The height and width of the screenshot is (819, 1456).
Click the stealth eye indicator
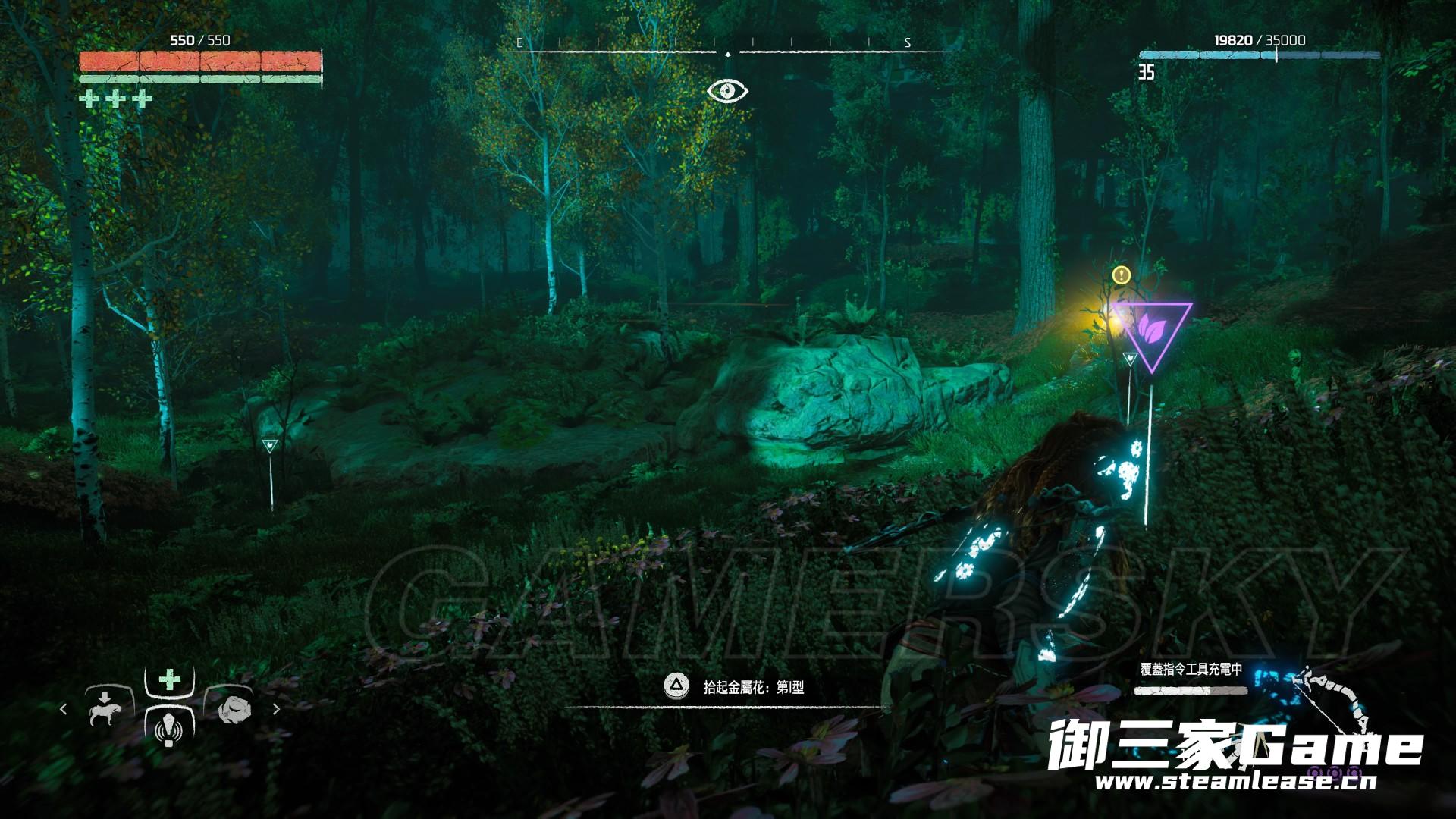pos(727,92)
